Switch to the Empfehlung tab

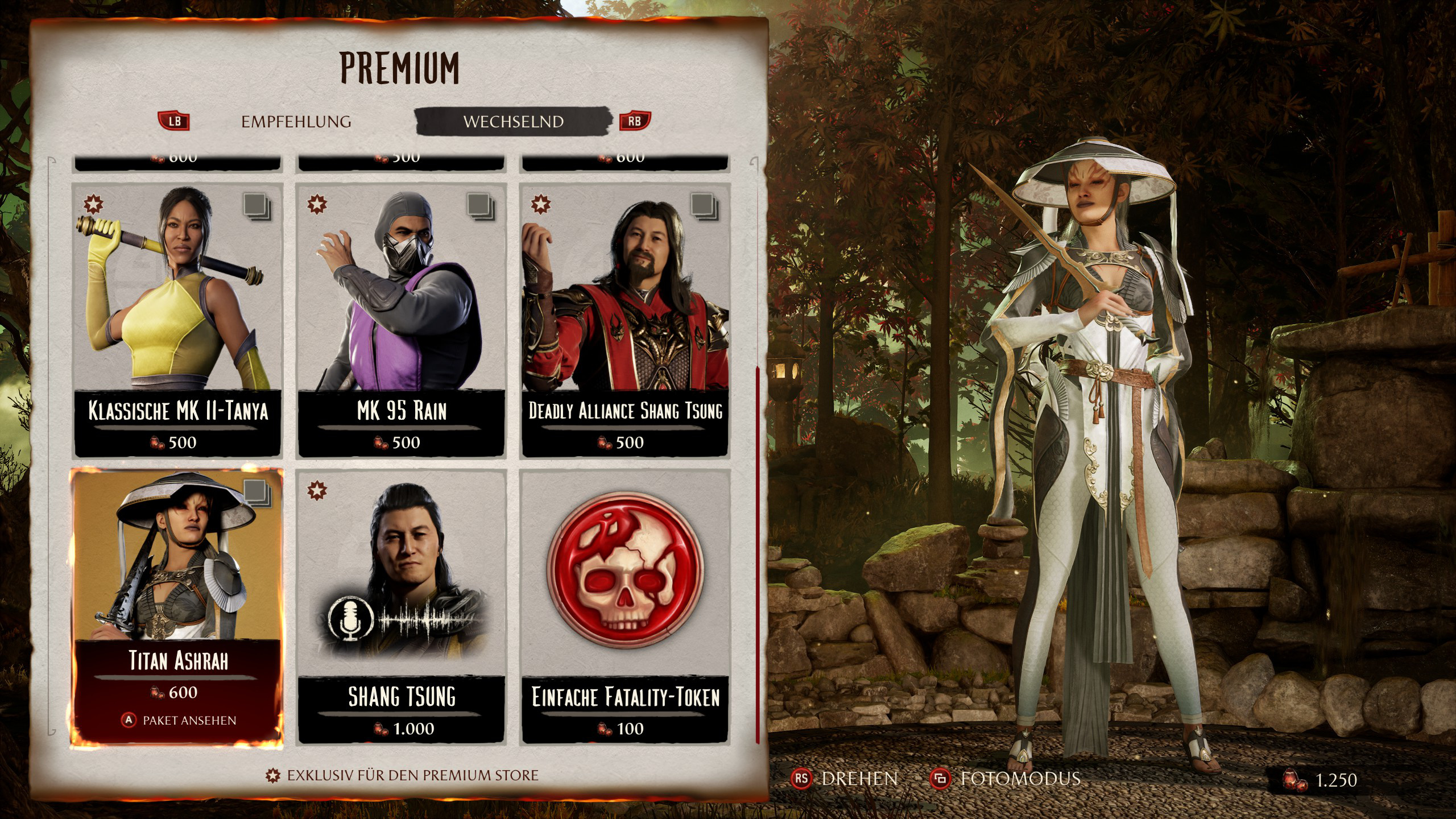(x=296, y=122)
